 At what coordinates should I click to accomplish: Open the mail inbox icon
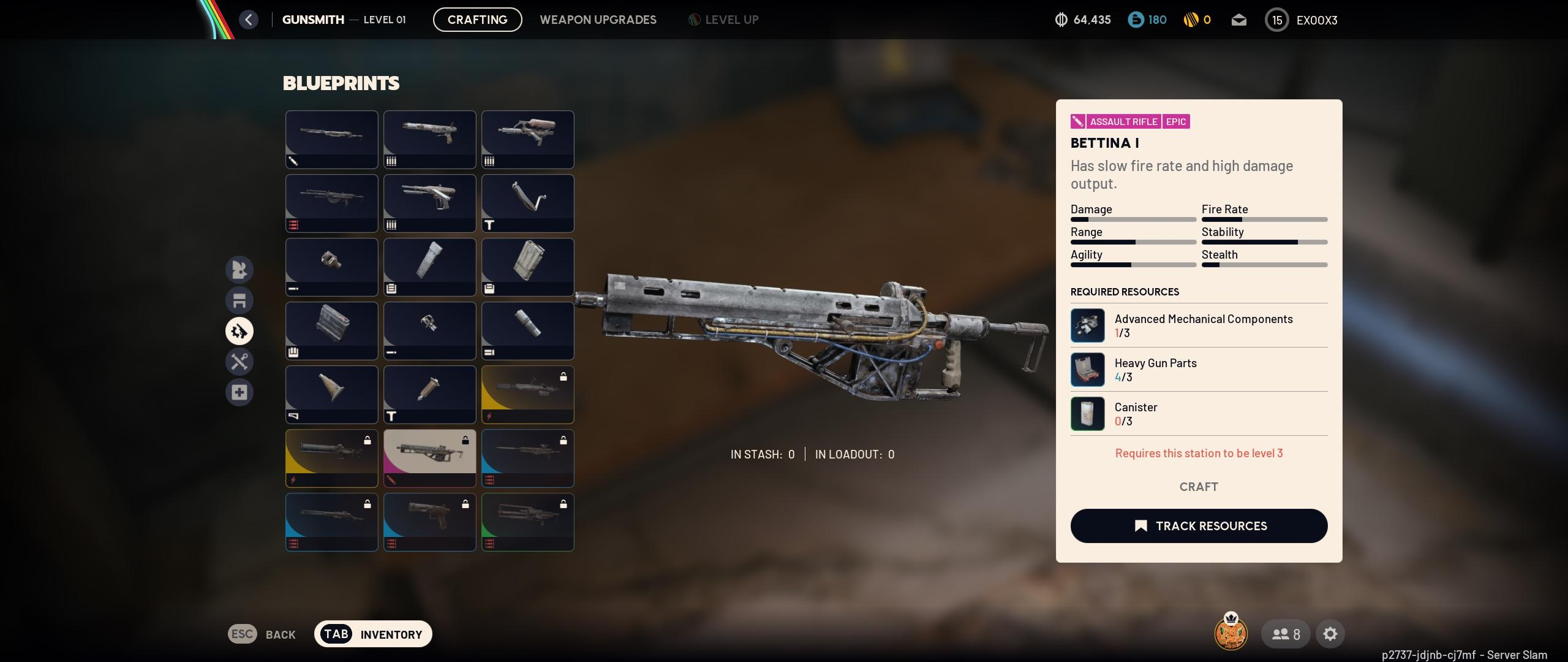point(1238,20)
